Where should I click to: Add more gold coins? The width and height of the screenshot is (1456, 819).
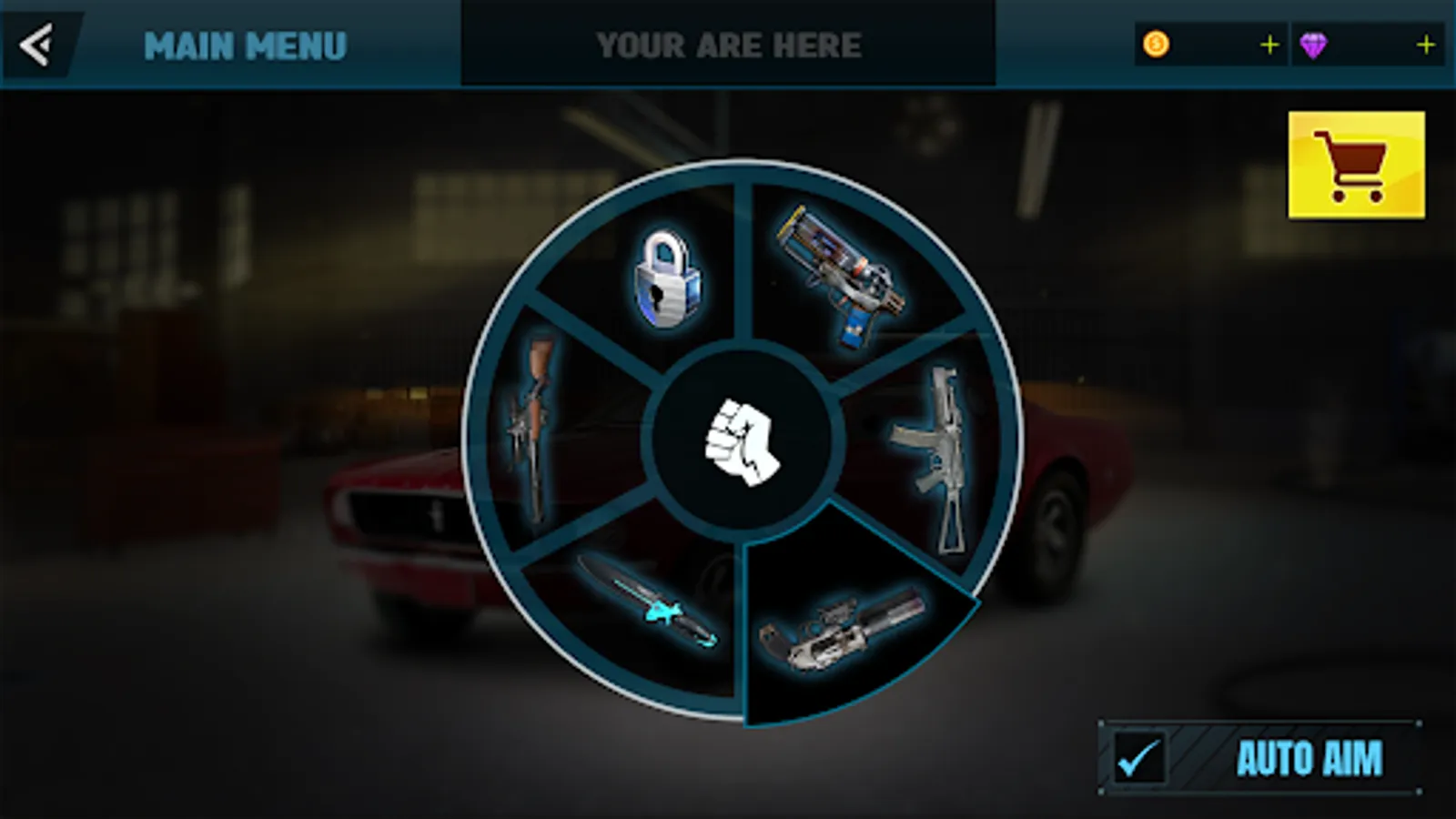tap(1269, 45)
